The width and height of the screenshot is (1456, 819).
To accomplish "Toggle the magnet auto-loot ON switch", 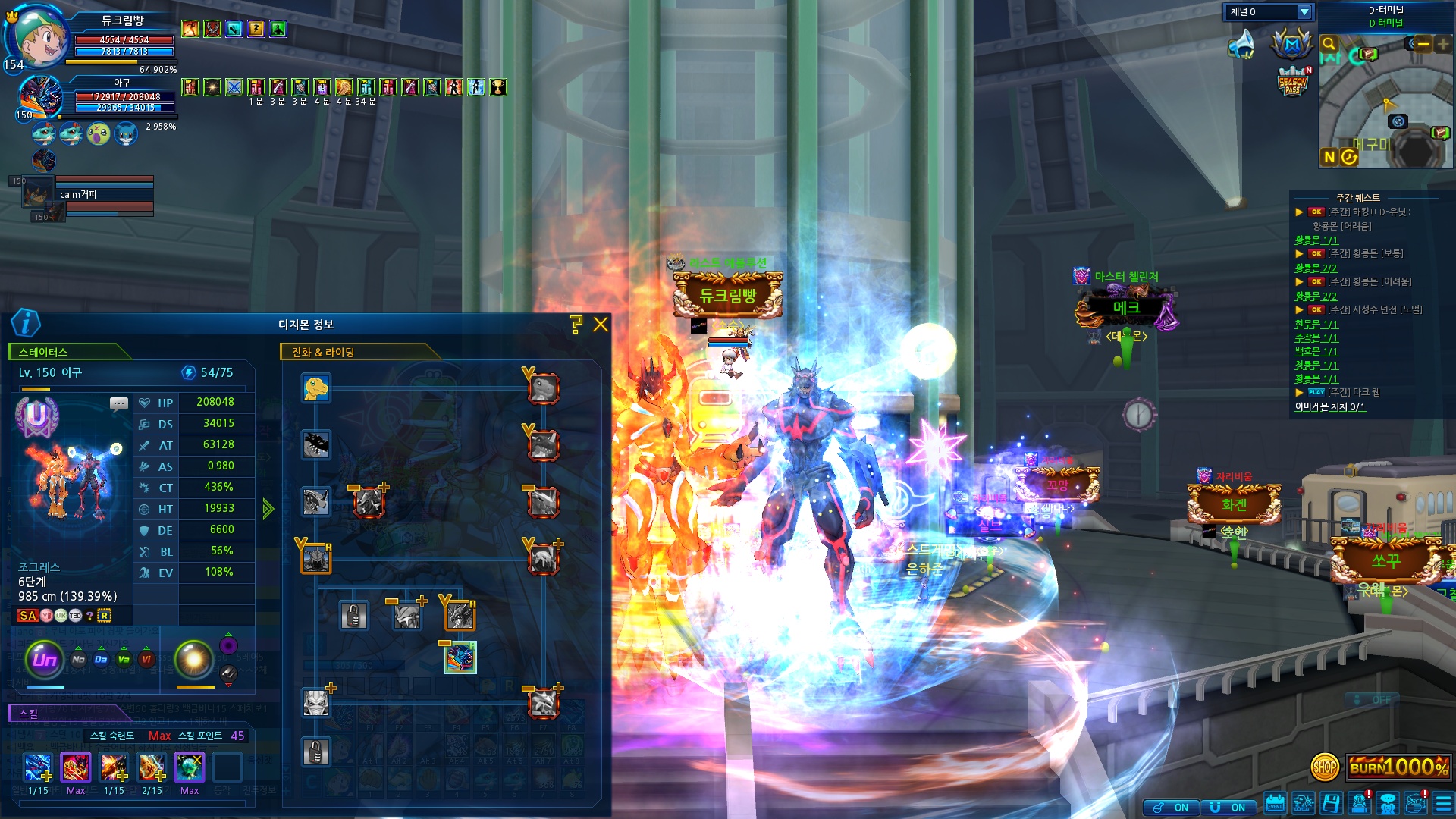I will point(1228,808).
